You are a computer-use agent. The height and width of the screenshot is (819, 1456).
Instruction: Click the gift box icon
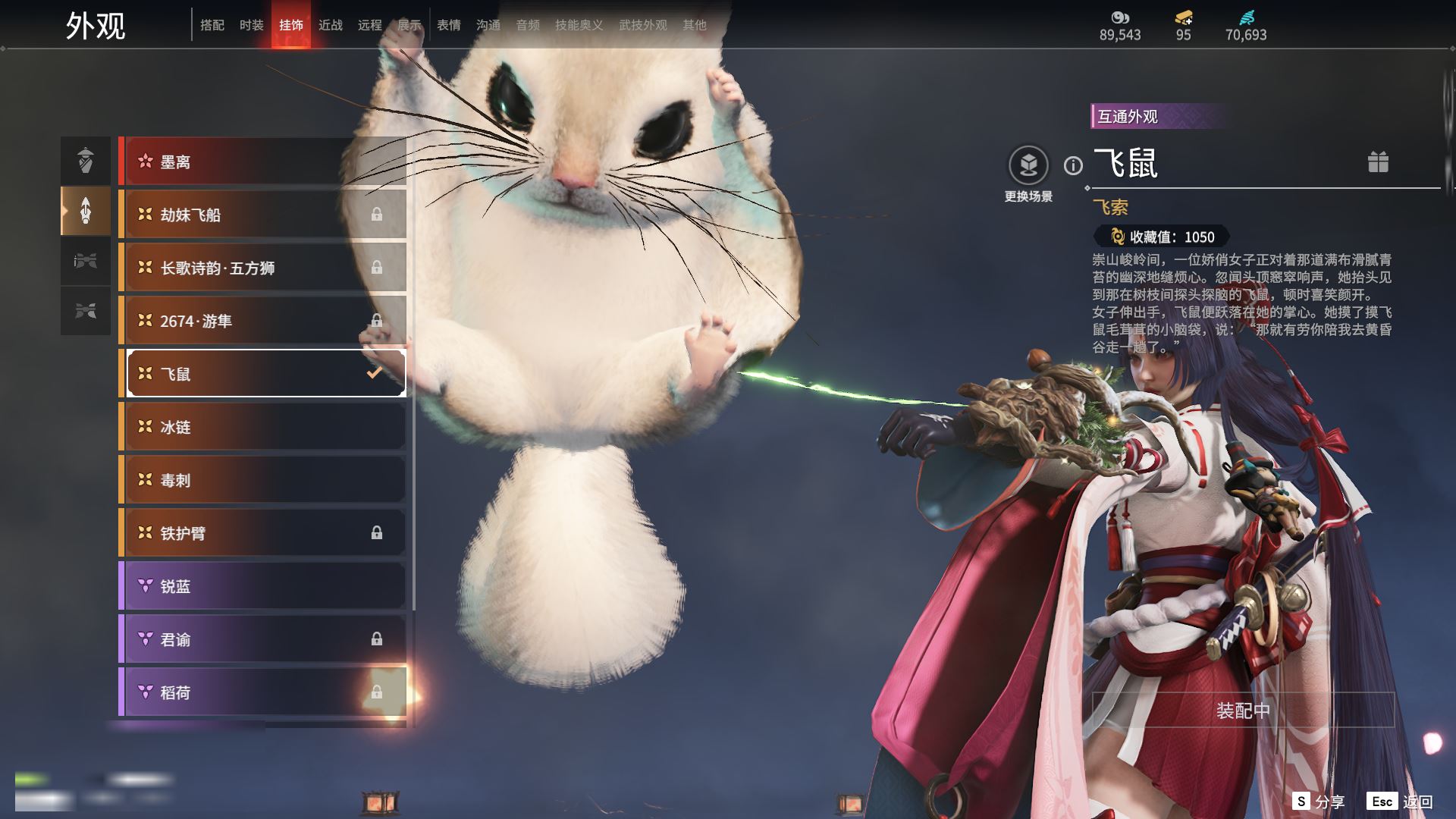pyautogui.click(x=1378, y=162)
